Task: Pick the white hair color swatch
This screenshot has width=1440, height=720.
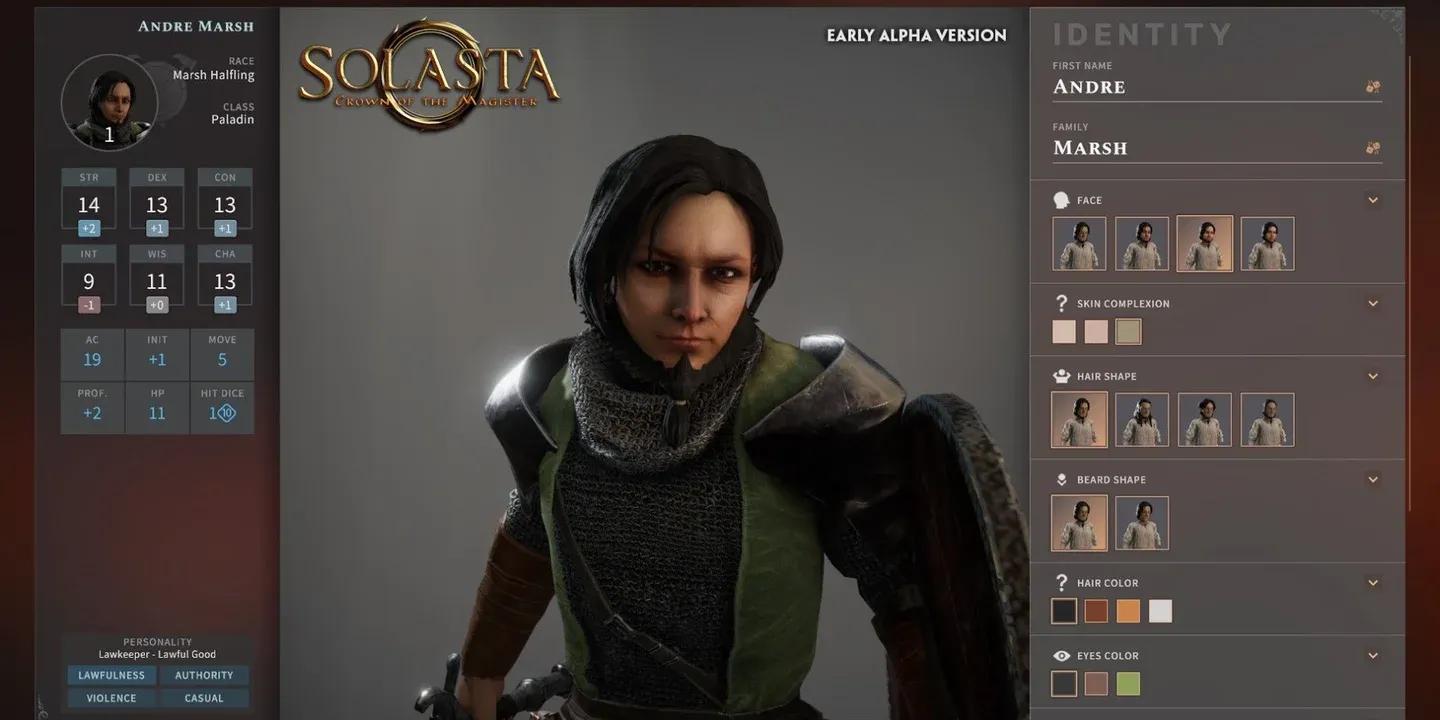Action: [x=1160, y=611]
